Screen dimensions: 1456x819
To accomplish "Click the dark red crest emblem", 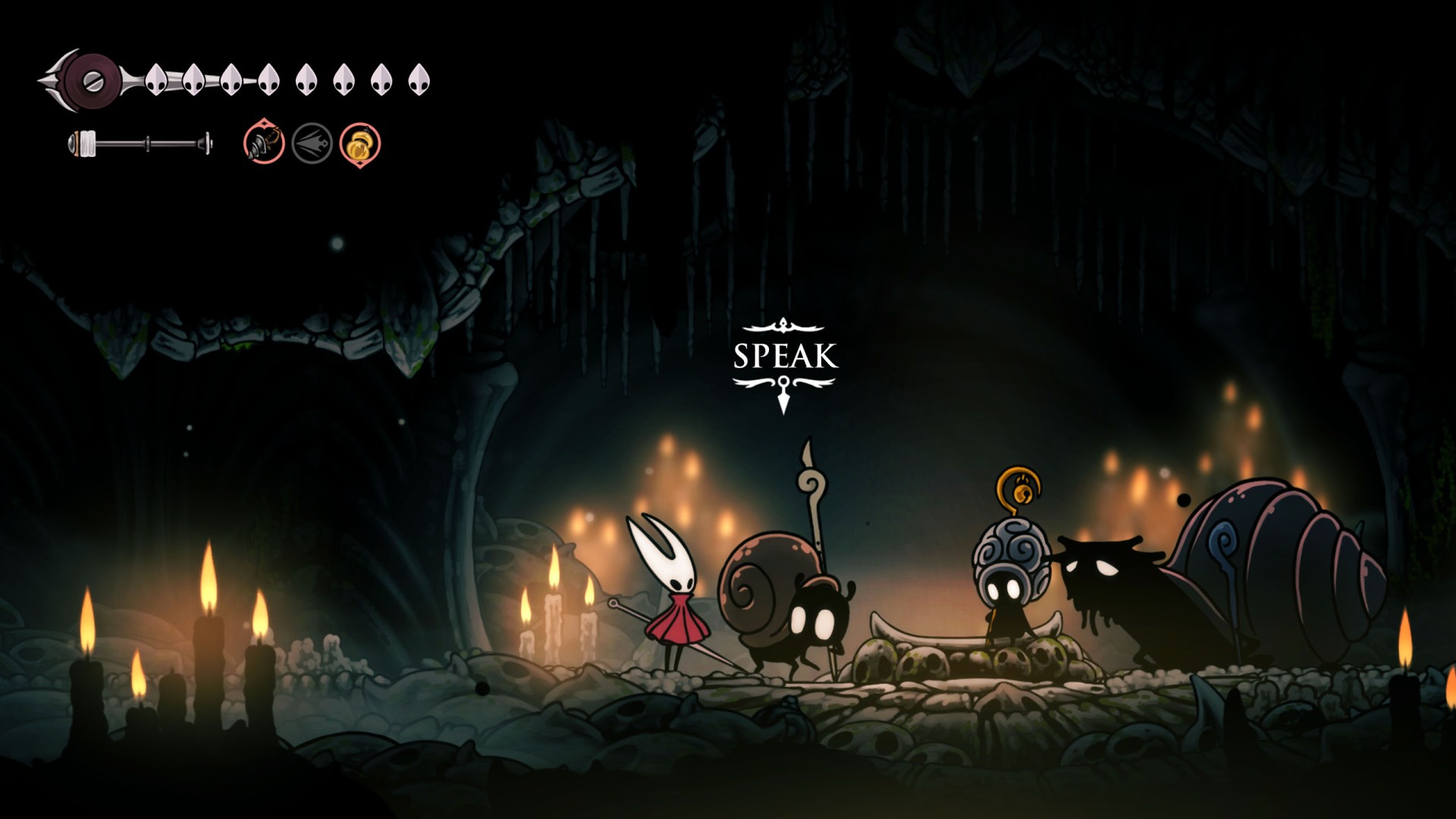I will [93, 80].
